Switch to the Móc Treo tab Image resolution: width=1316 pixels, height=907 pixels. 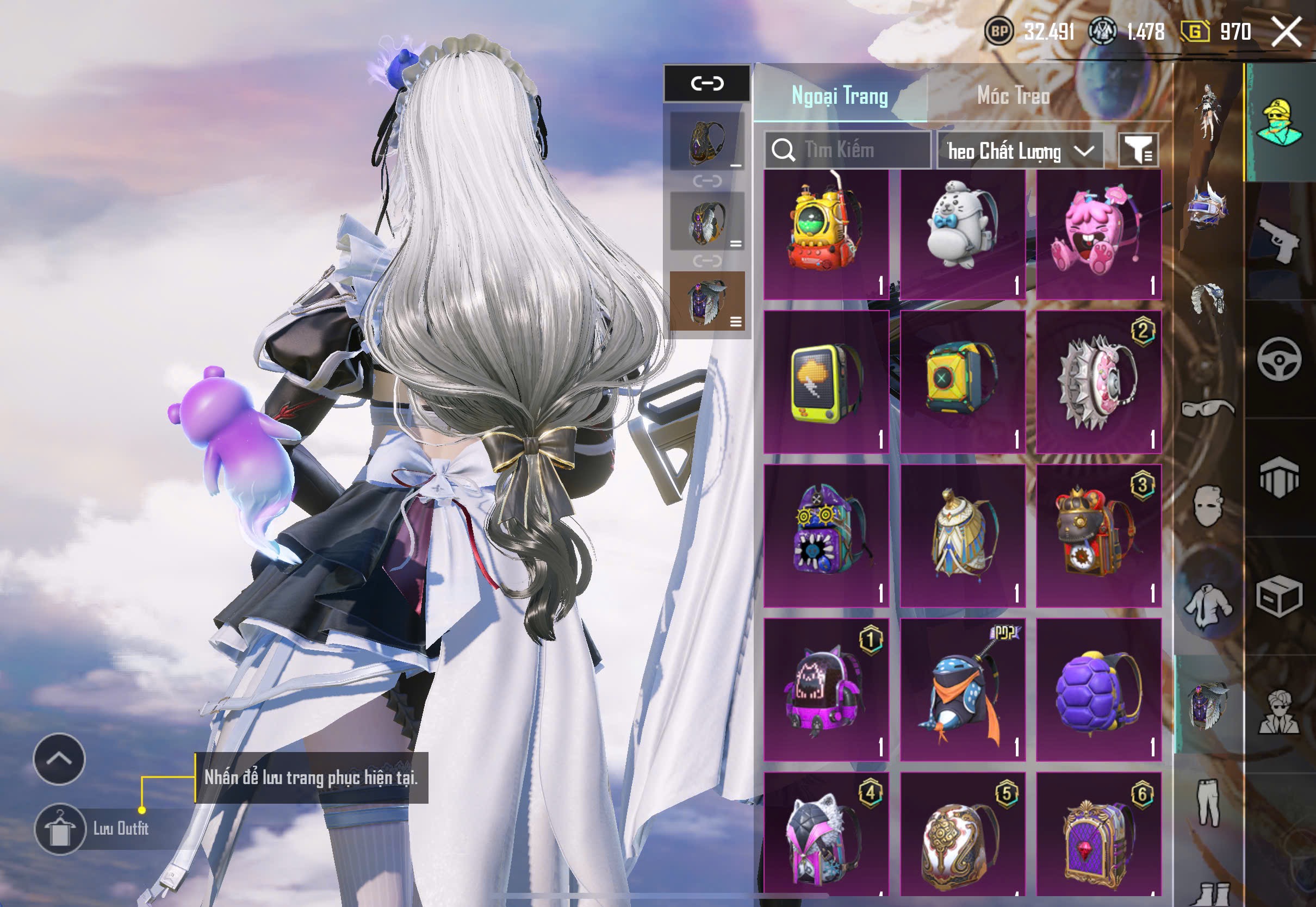(1013, 96)
